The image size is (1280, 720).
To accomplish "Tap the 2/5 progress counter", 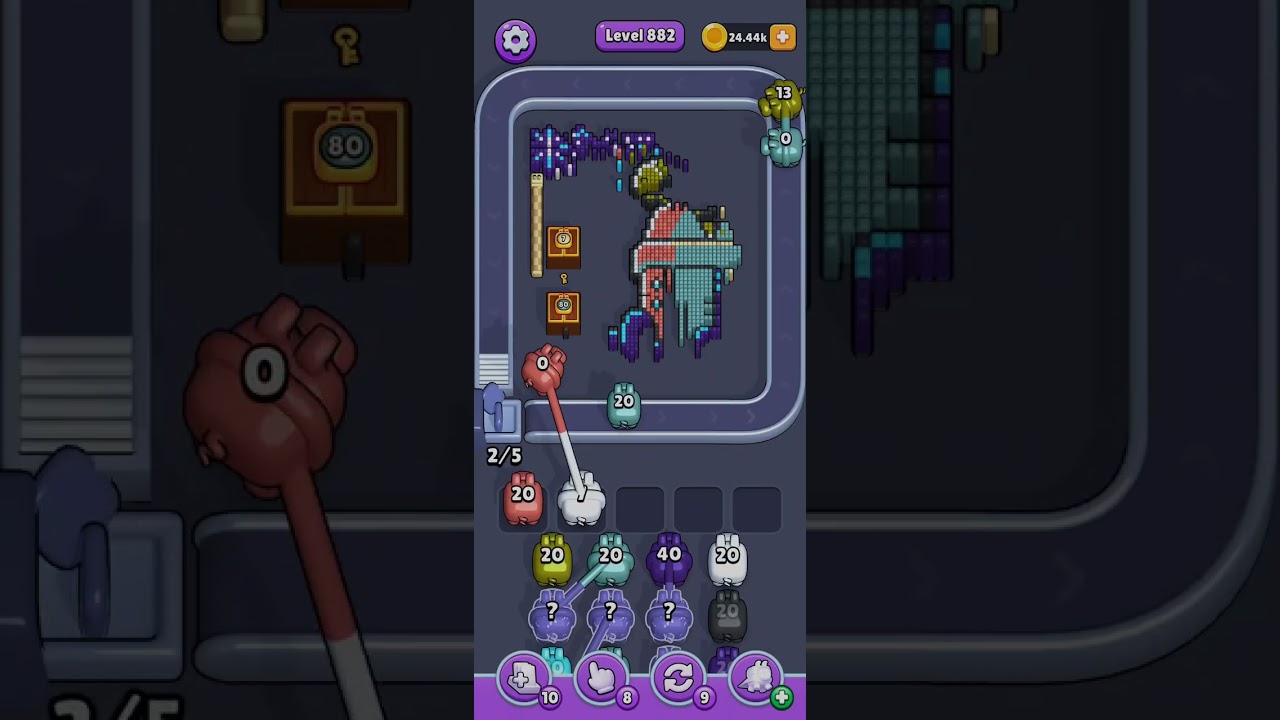I will [x=503, y=455].
